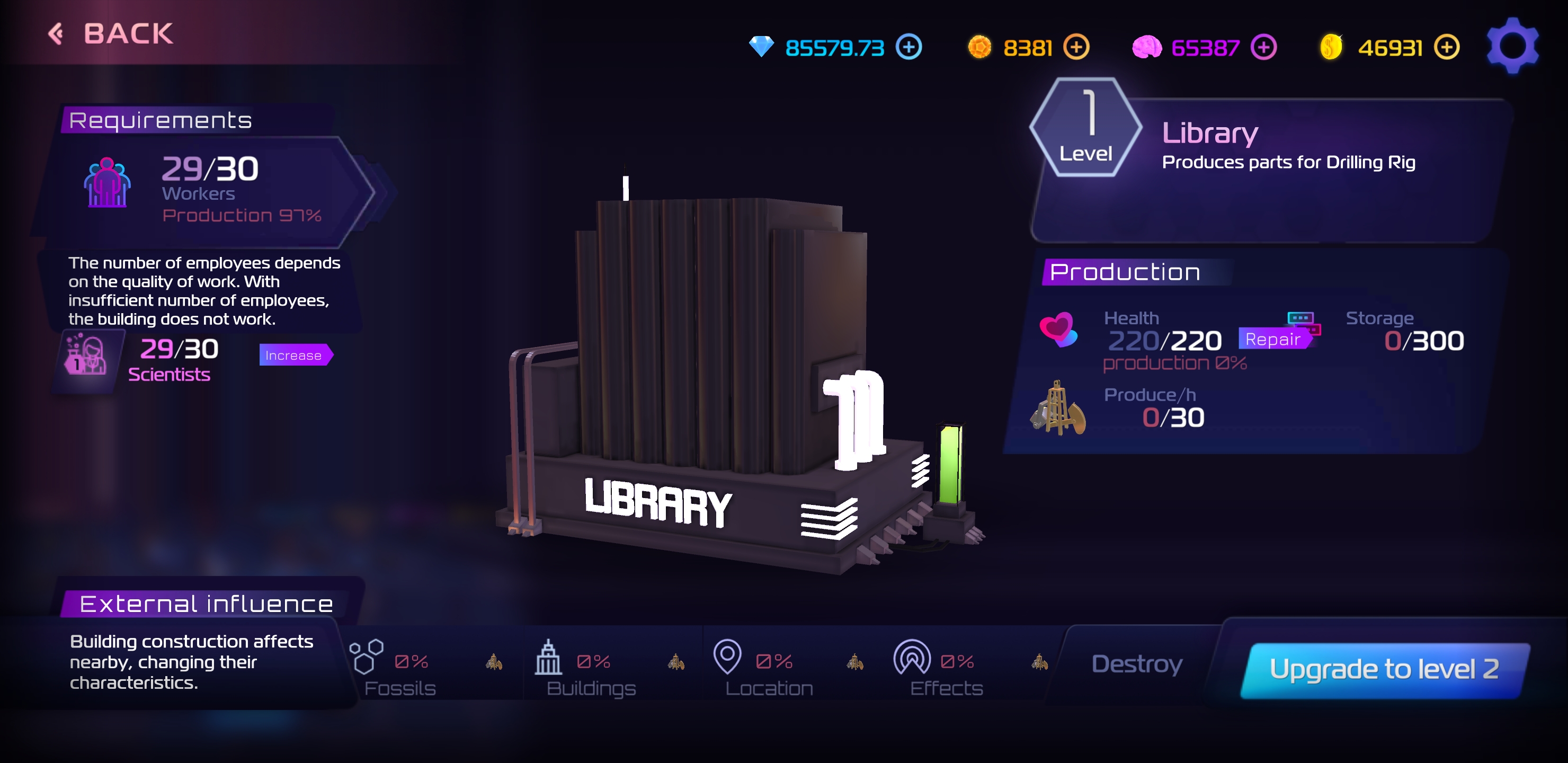The image size is (1568, 763).
Task: Destroy the Library building
Action: [1136, 664]
